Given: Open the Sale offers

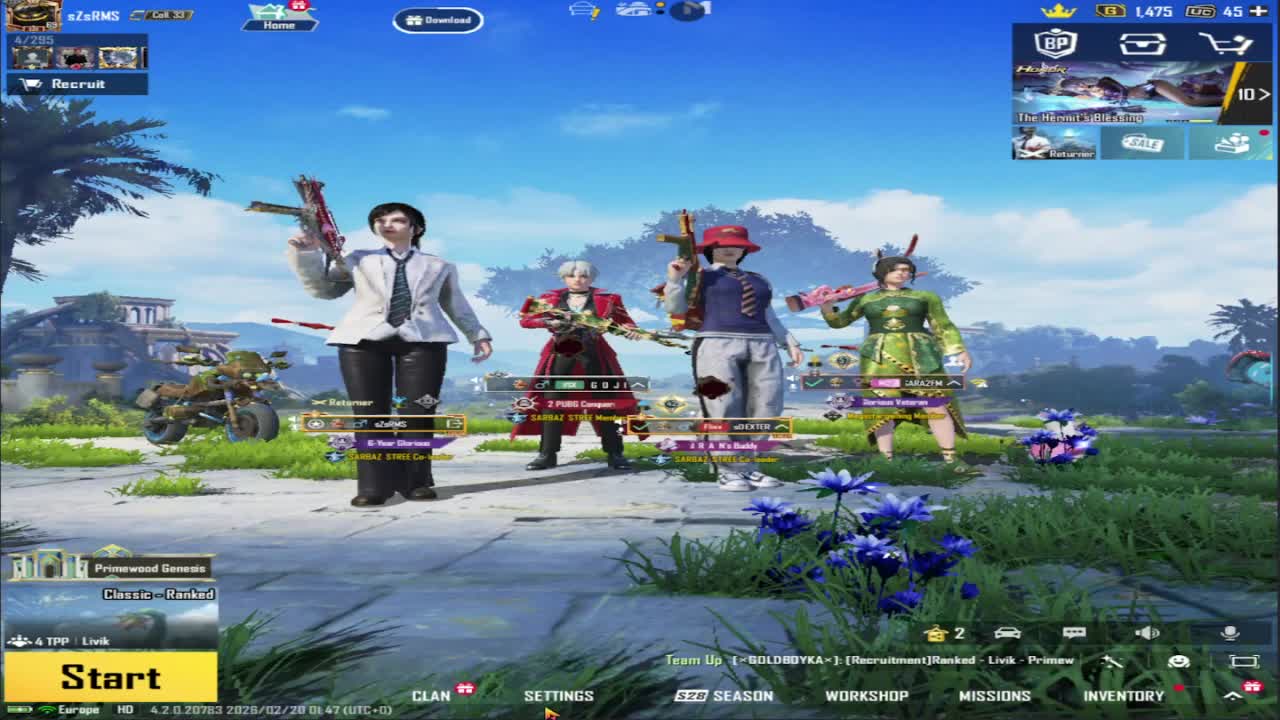Looking at the screenshot, I should (1142, 144).
